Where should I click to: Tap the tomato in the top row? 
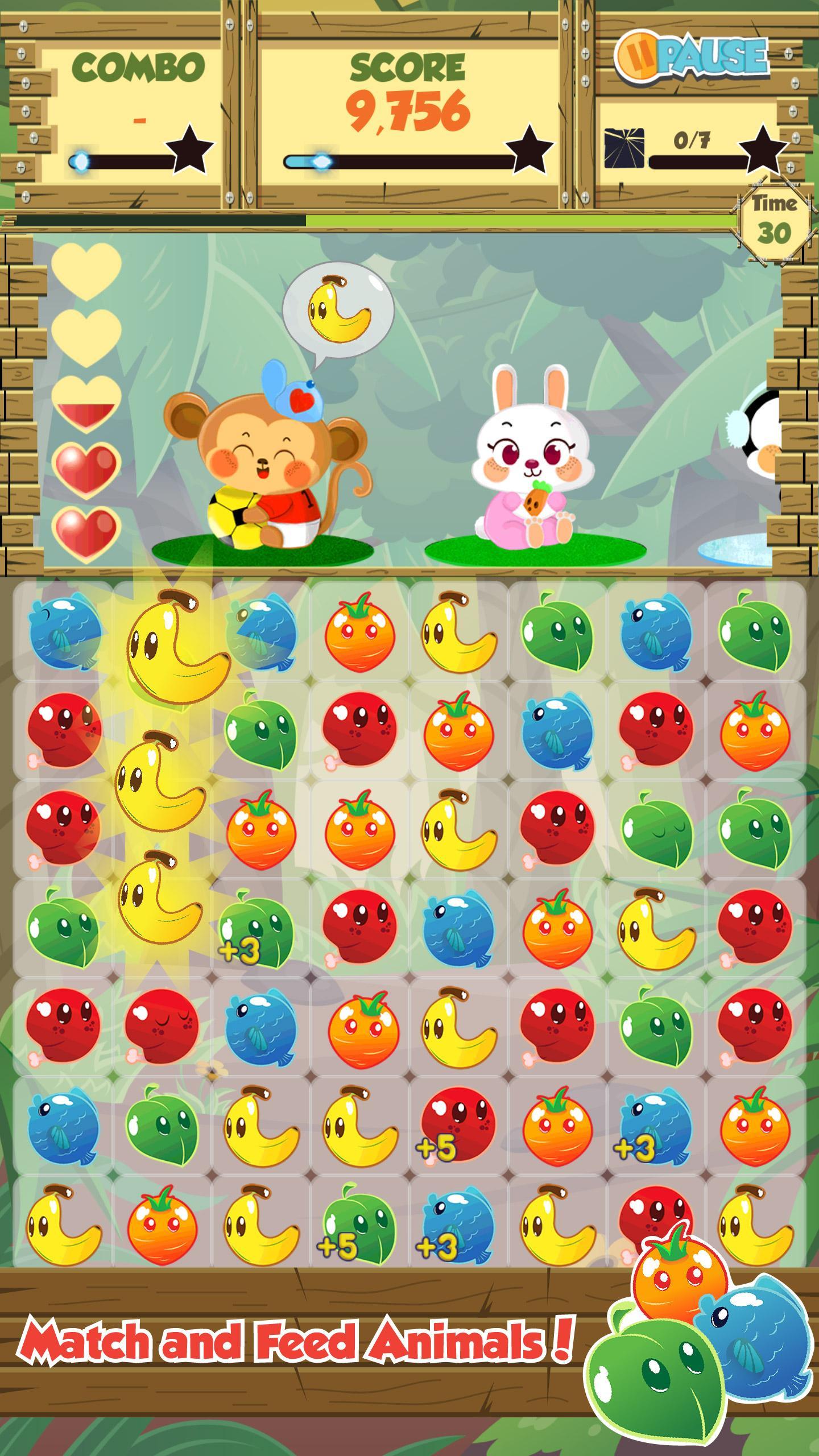pos(358,637)
